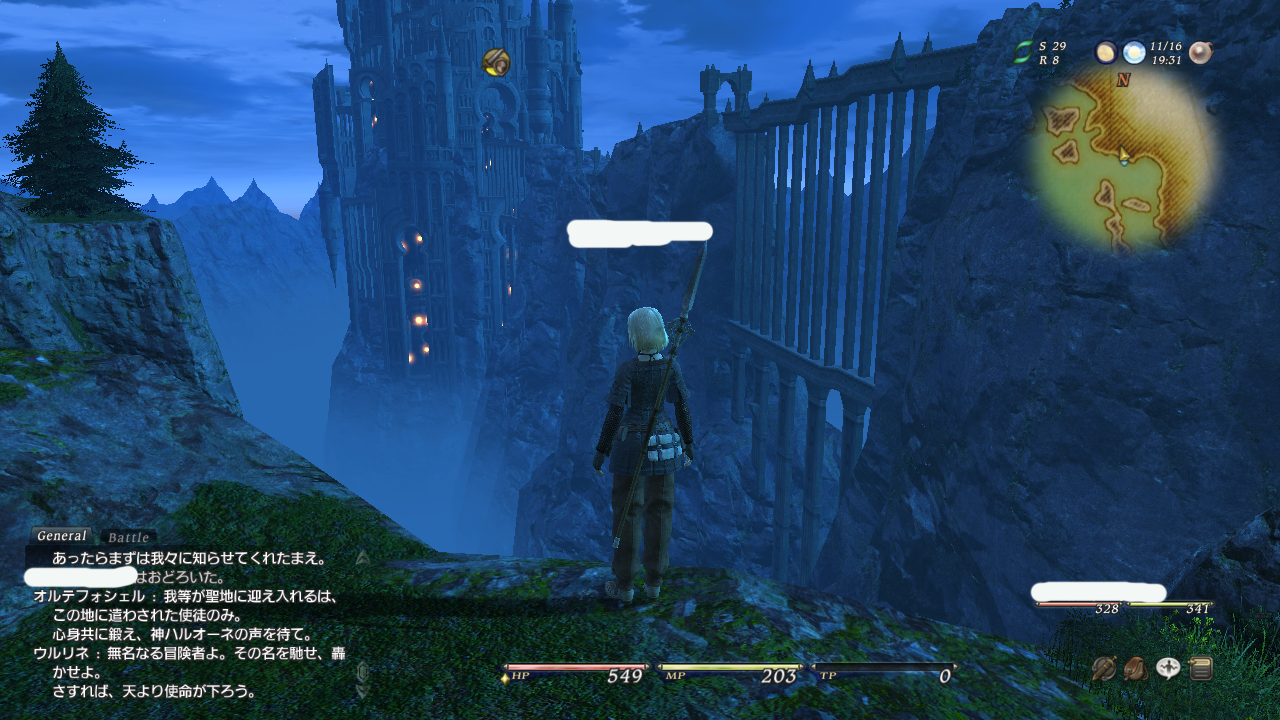Click the pearl linkshell icon
Viewport: 1280px width, 720px height.
[x=1200, y=53]
